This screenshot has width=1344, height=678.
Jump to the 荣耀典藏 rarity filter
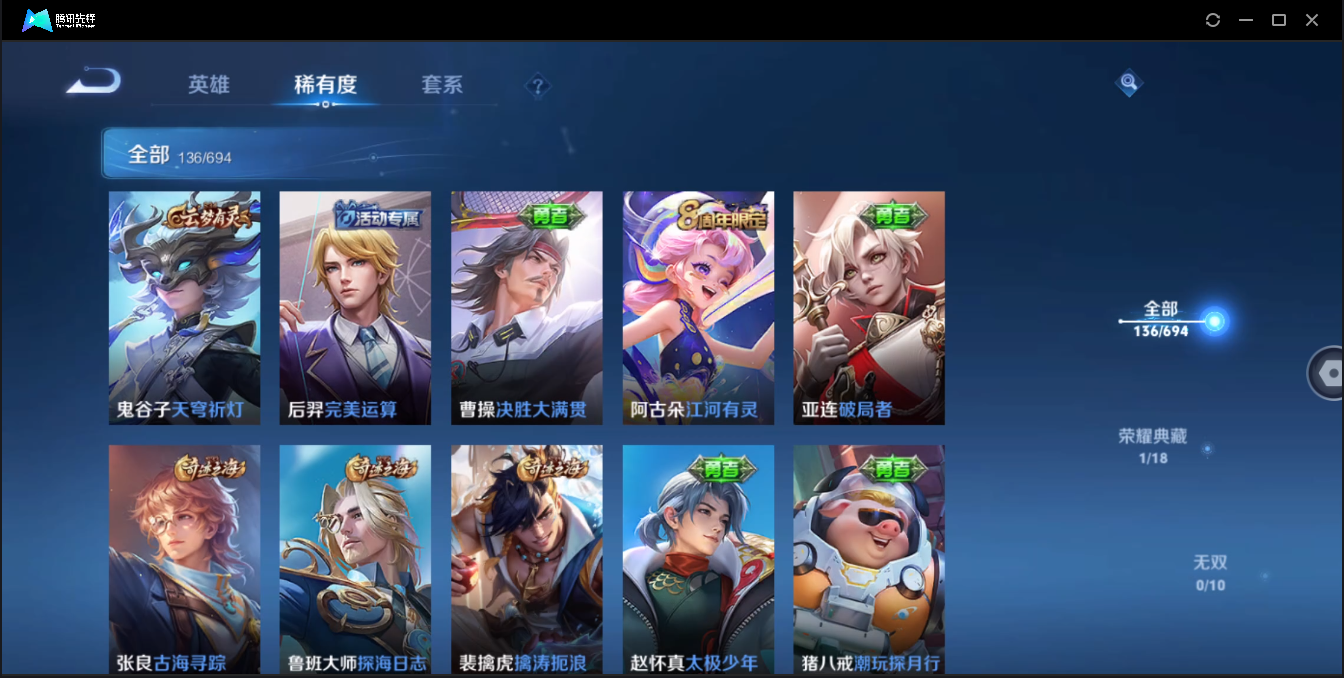(x=1153, y=445)
